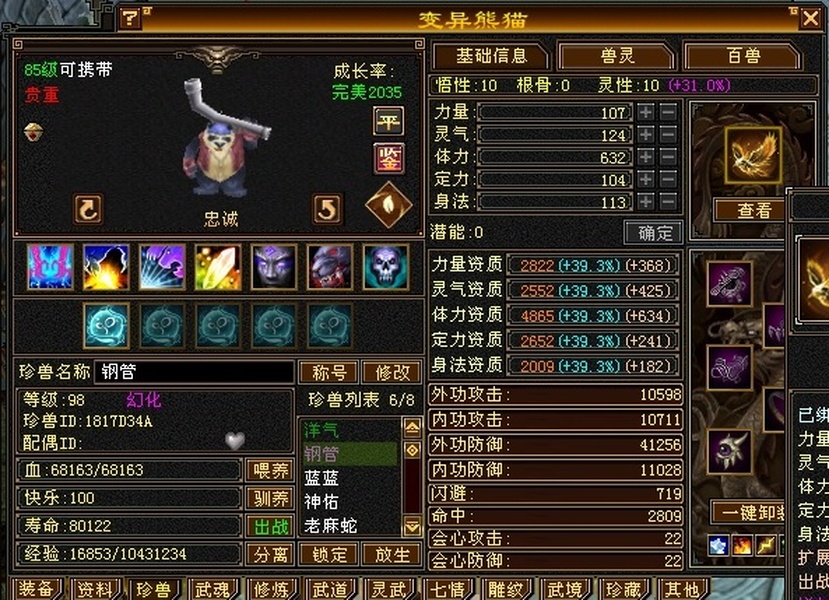Release the pet with 放生
This screenshot has height=600, width=829.
(391, 554)
